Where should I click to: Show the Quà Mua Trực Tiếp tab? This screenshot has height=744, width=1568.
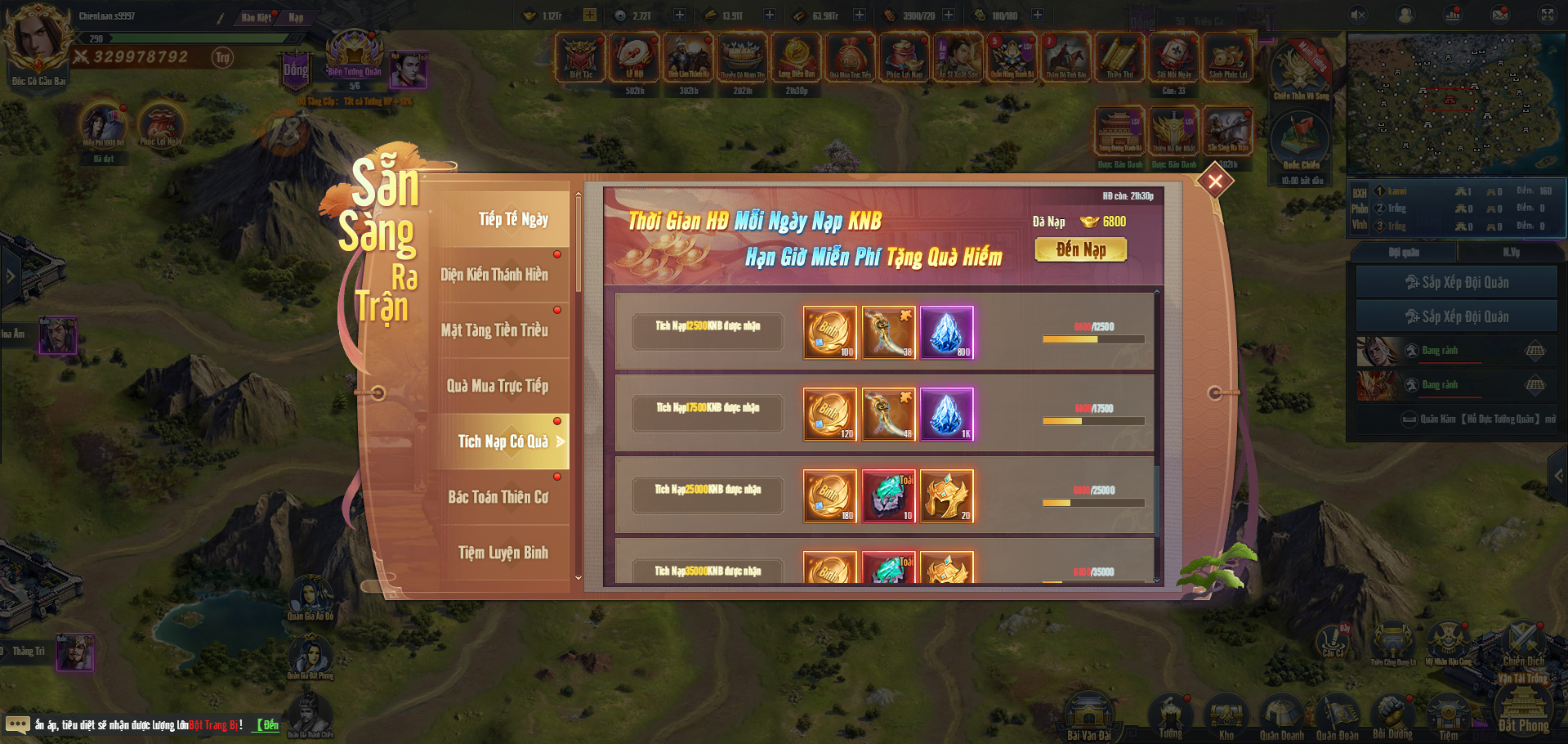497,386
